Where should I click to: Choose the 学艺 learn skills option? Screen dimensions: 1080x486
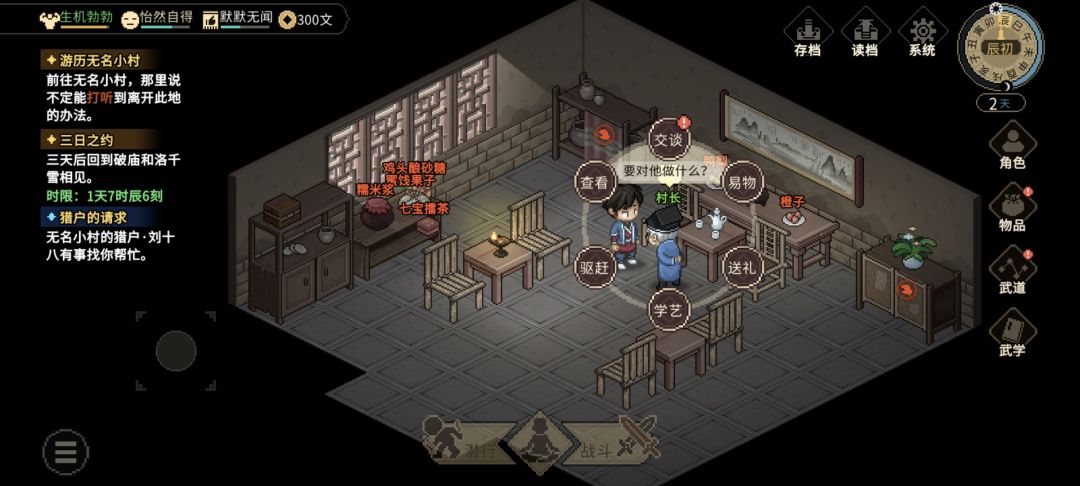coord(668,310)
